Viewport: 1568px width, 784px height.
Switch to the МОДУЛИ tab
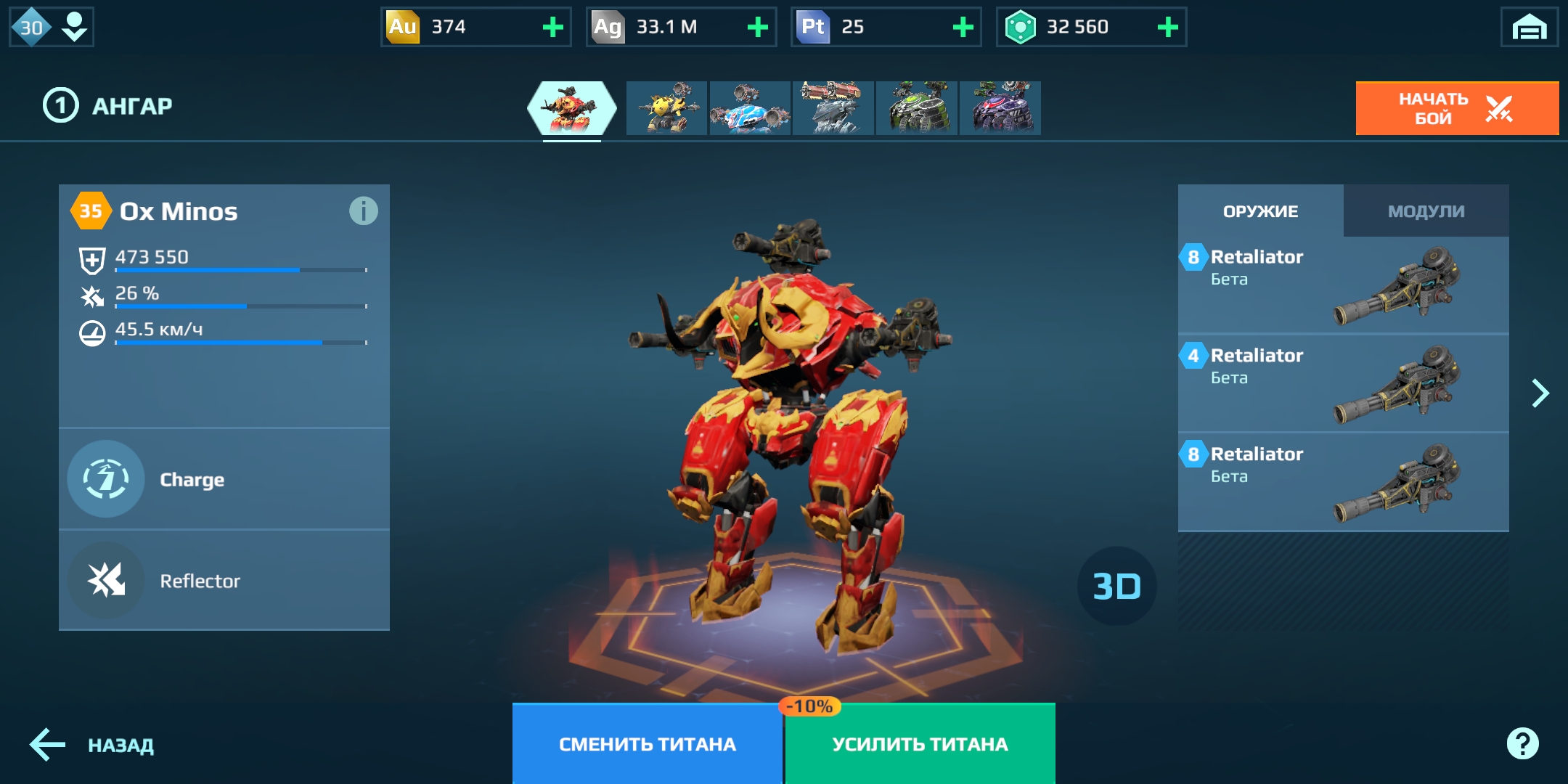(1426, 211)
